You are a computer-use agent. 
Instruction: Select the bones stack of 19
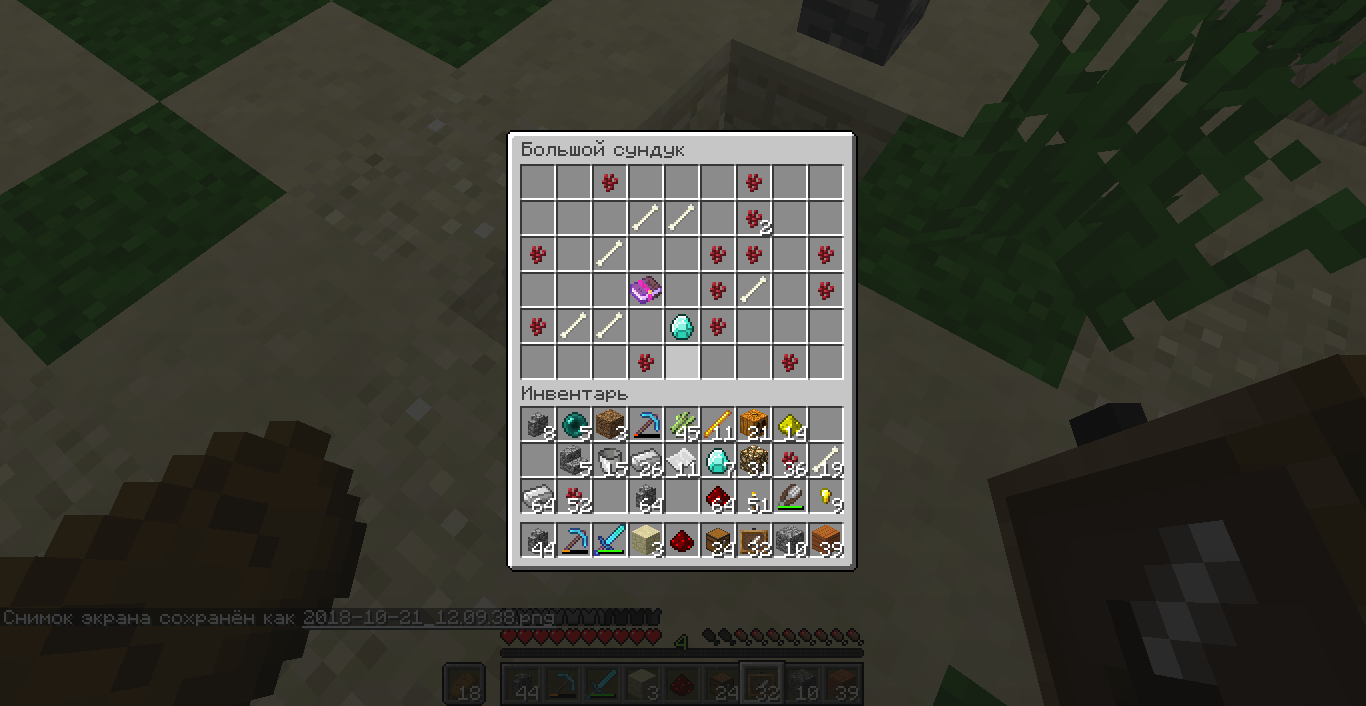pos(826,462)
